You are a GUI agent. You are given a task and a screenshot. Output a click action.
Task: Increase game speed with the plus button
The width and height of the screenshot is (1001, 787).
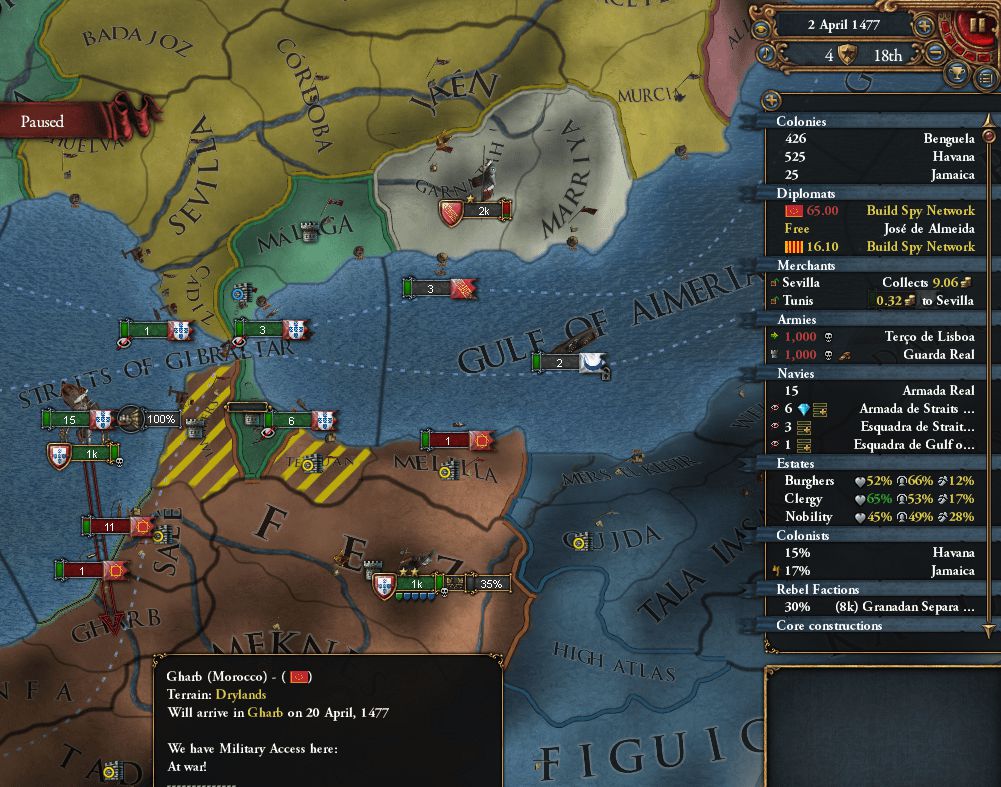click(925, 25)
